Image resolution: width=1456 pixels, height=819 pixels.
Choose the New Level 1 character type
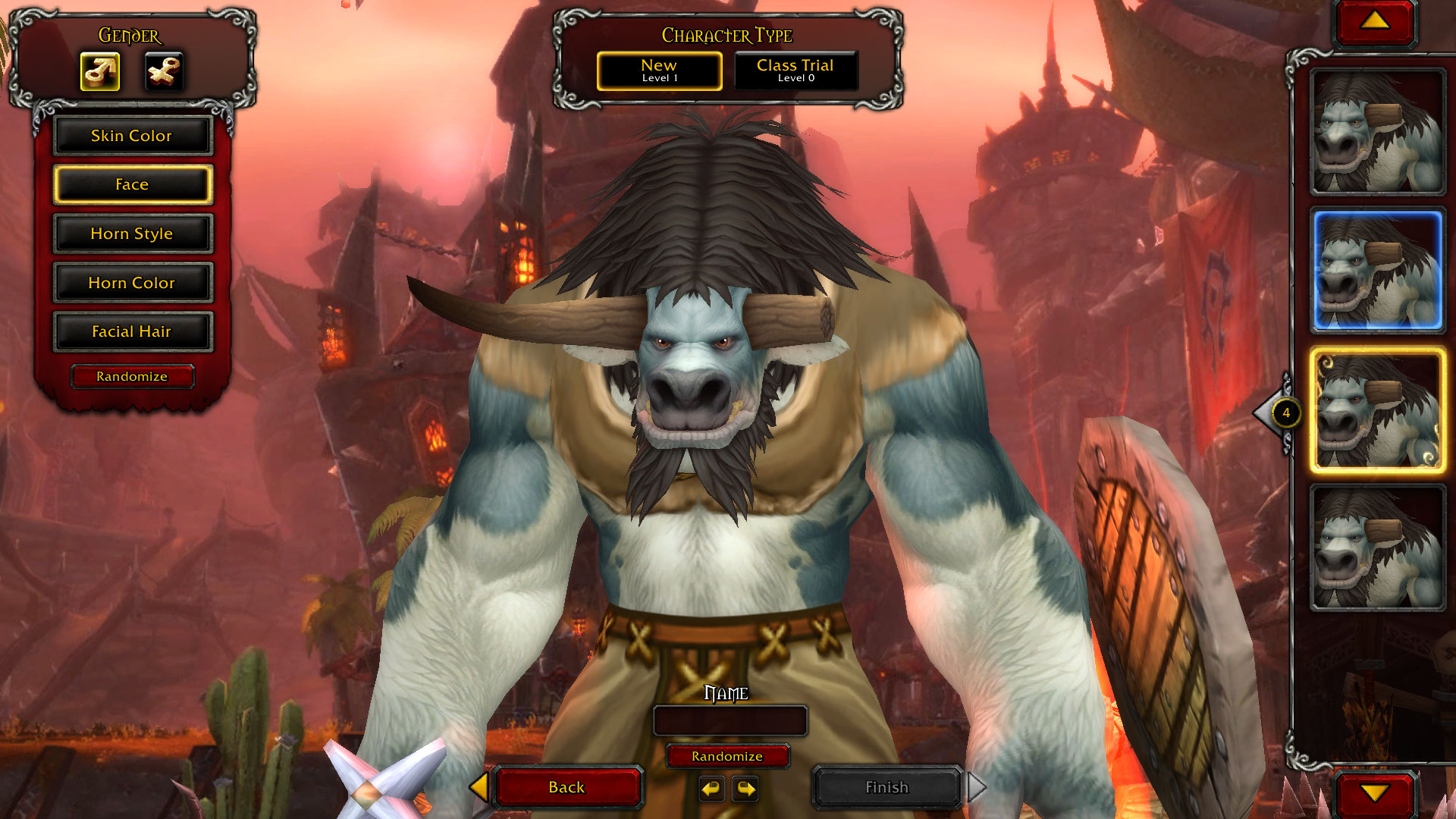pyautogui.click(x=659, y=71)
